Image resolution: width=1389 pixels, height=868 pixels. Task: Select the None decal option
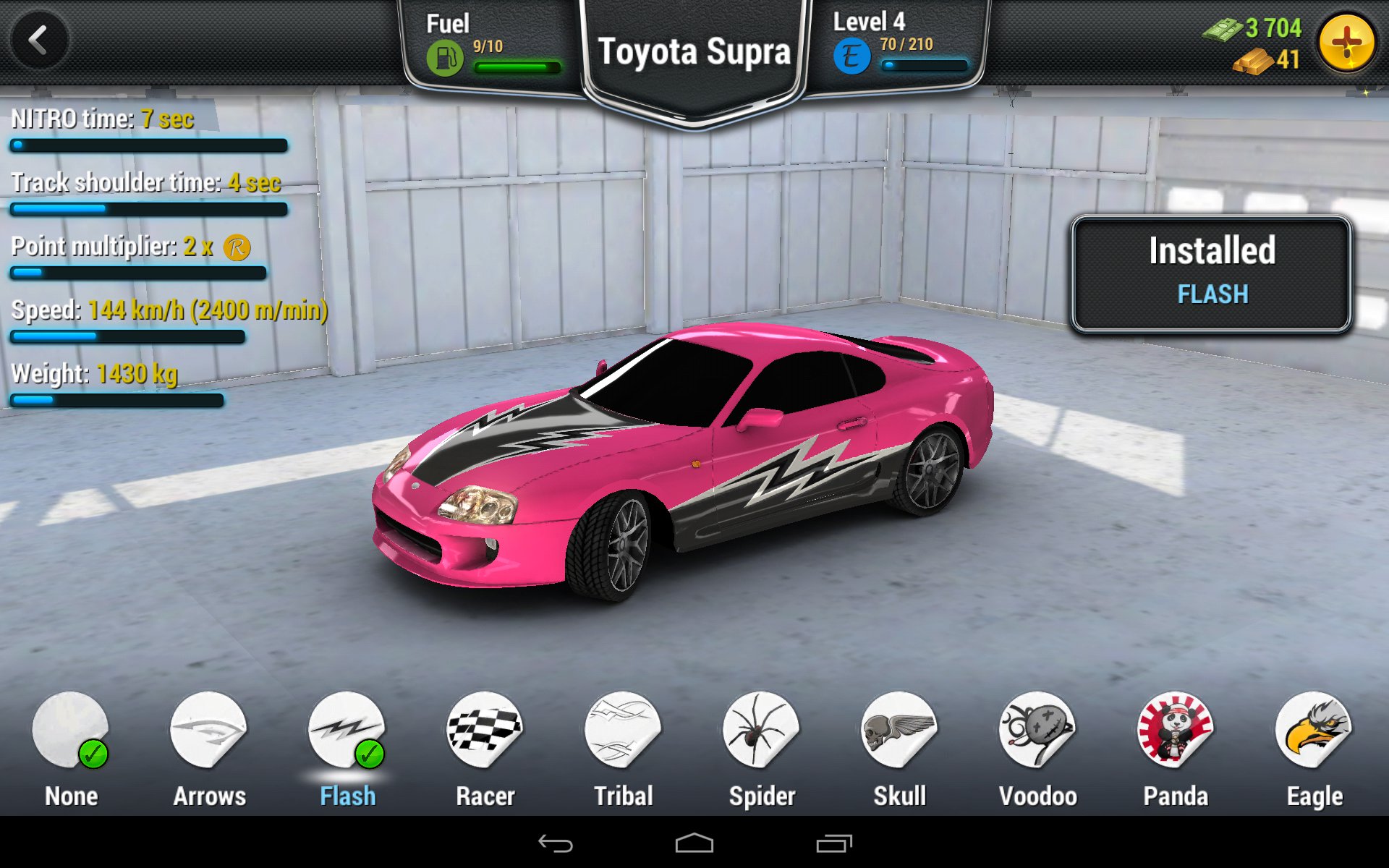click(70, 731)
